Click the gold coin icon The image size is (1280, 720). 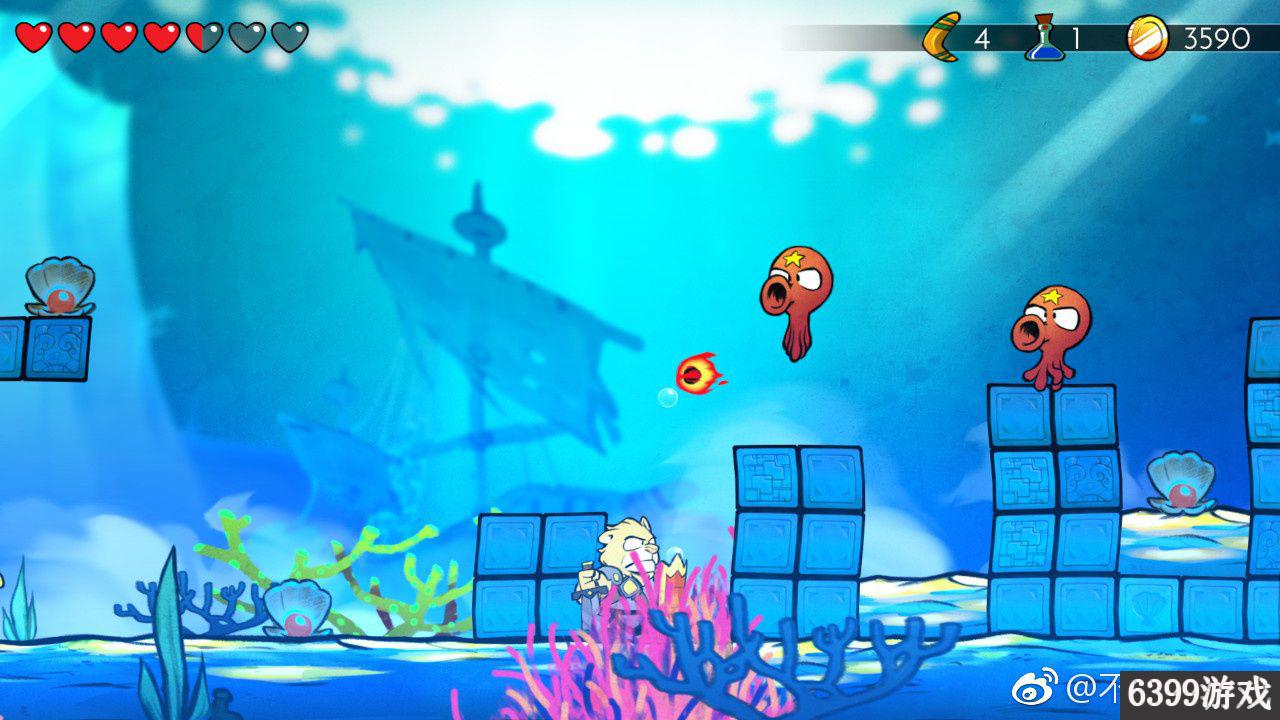(x=1146, y=38)
